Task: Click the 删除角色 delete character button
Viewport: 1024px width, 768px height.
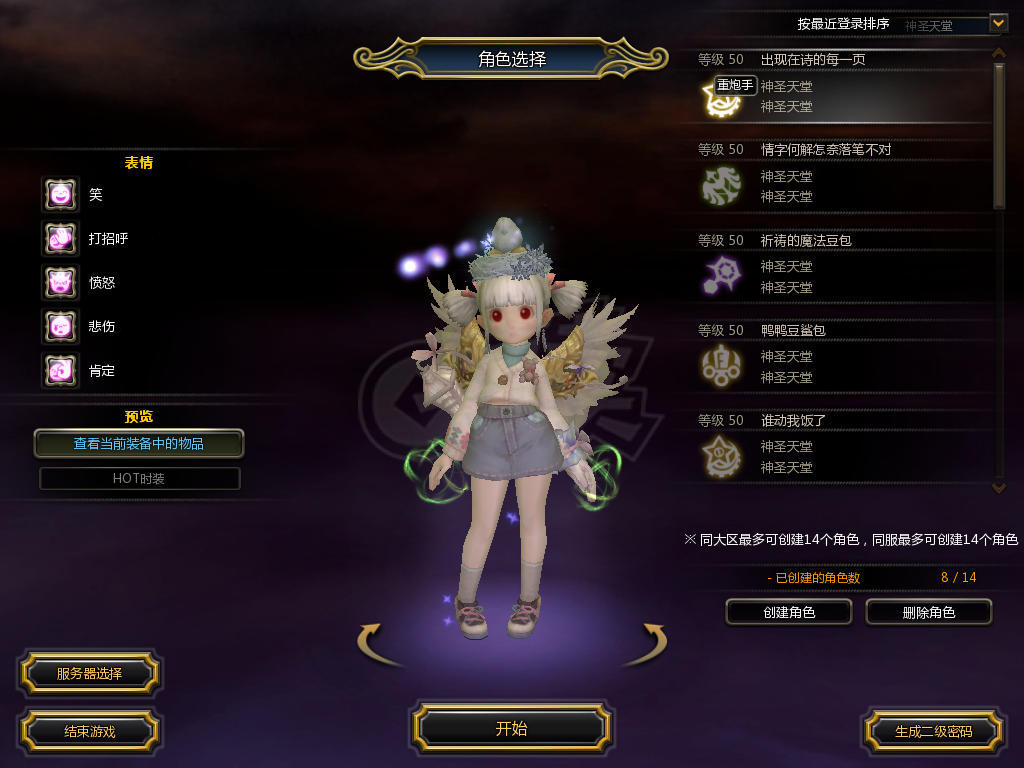Action: (928, 612)
